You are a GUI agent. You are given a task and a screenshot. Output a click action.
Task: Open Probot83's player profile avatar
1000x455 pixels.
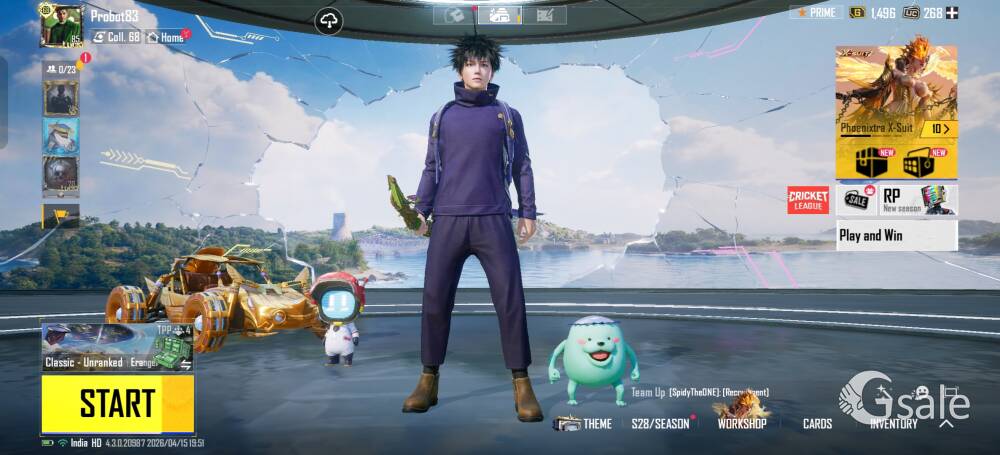pyautogui.click(x=60, y=24)
